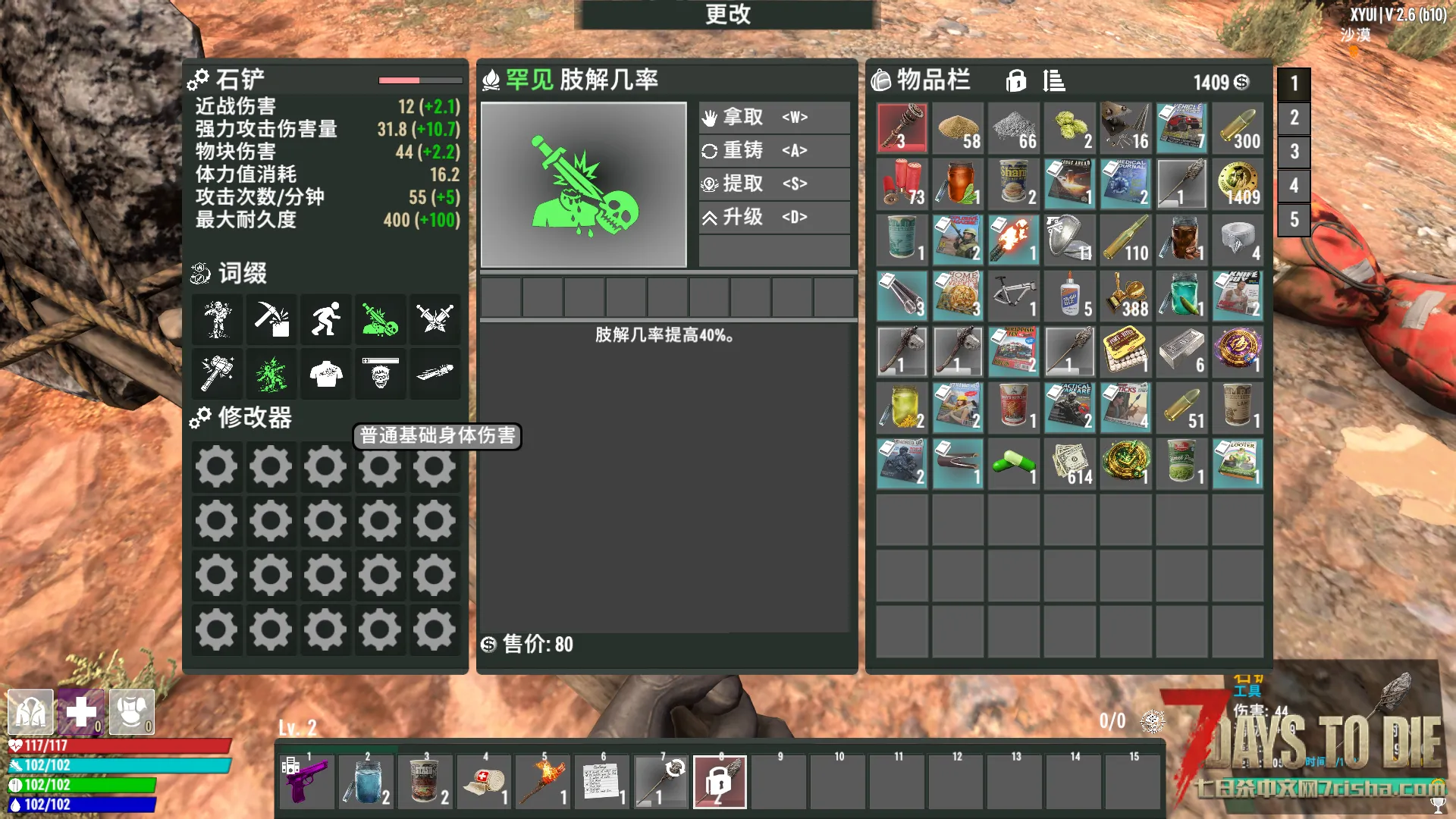Select the running figure affix icon

[326, 318]
